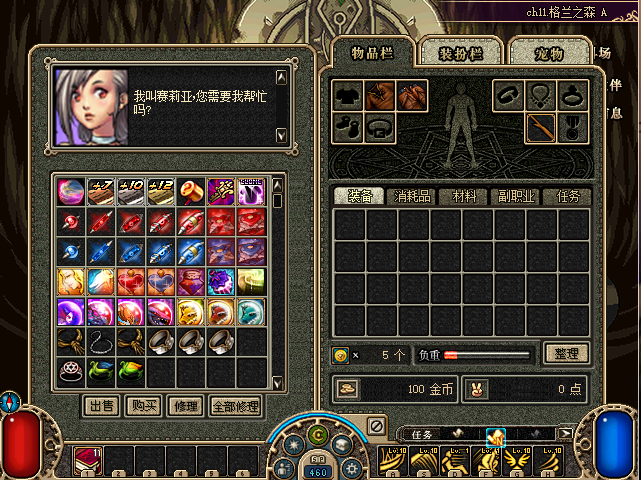This screenshot has width=641, height=480.
Task: Select the equipped weapon slot
Action: (541, 127)
